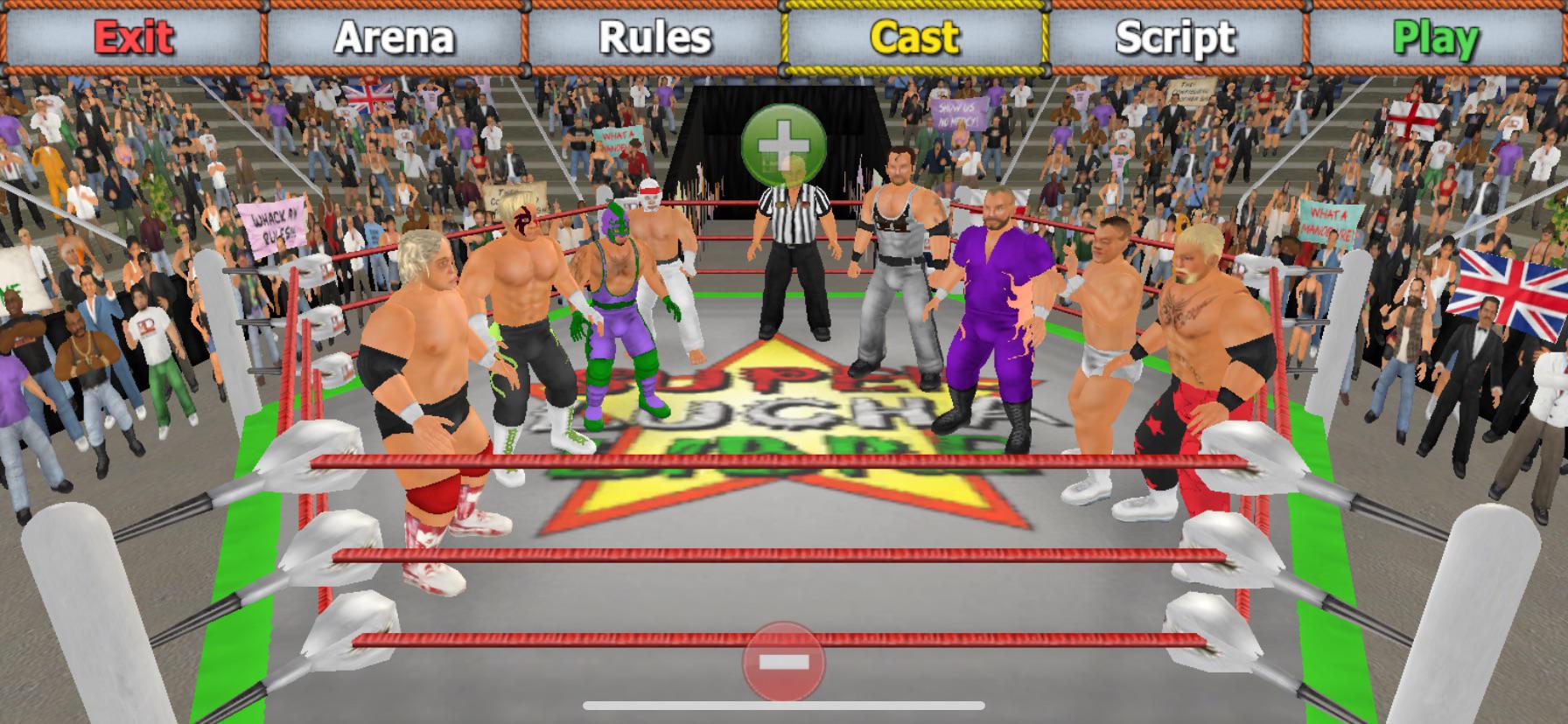Start the match with Play

pyautogui.click(x=1435, y=37)
